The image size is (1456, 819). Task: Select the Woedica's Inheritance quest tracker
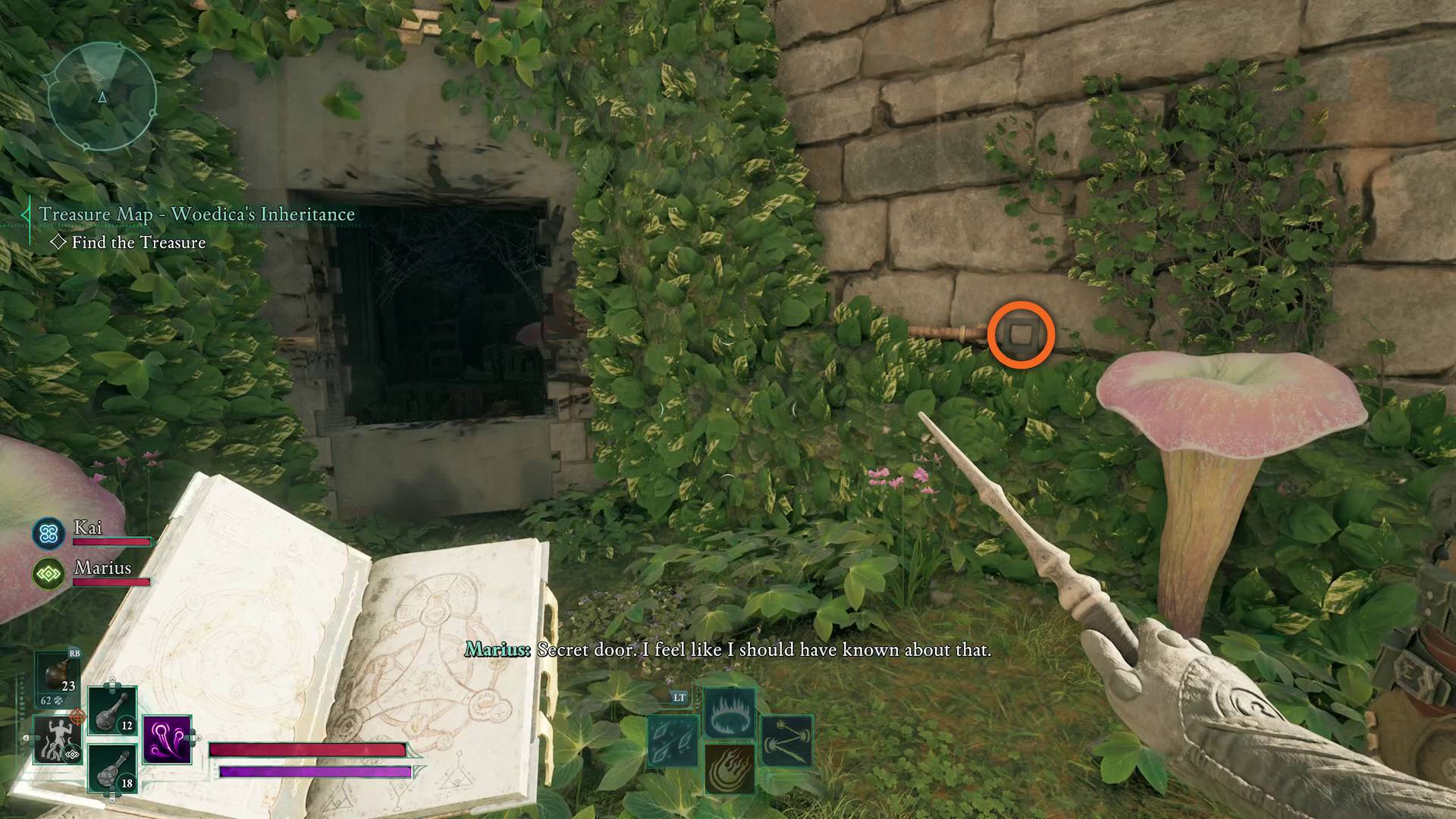[x=196, y=215]
